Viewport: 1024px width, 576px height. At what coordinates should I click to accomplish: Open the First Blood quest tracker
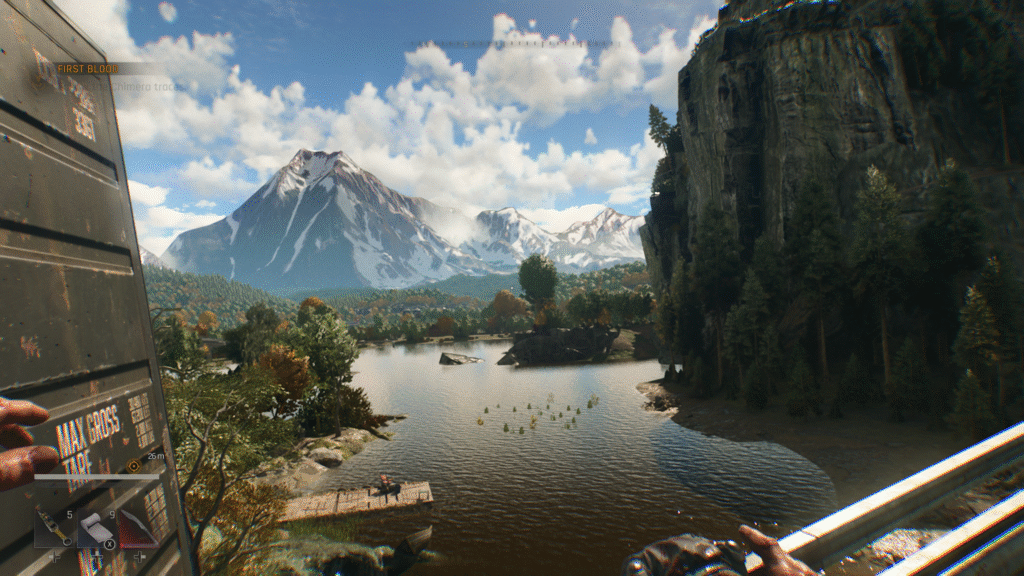pos(88,68)
